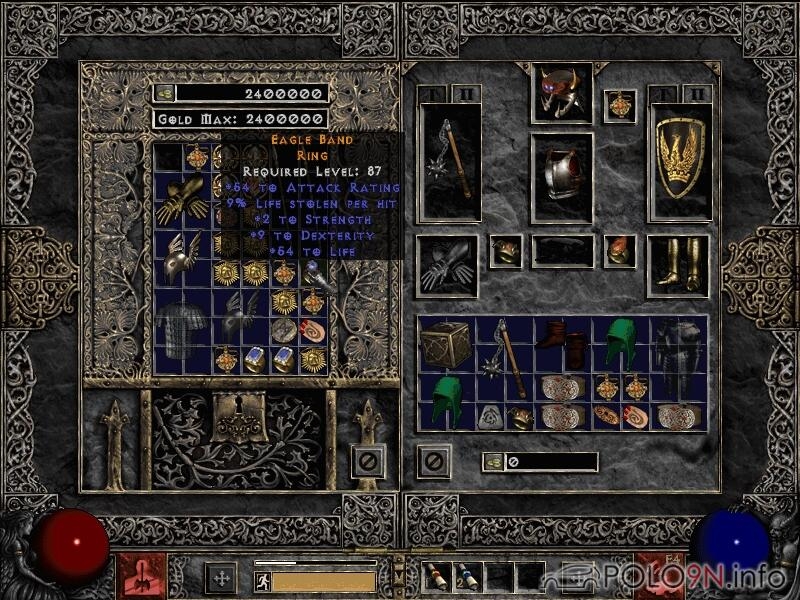Pick up the Horadric Cube in inventory

pos(448,346)
